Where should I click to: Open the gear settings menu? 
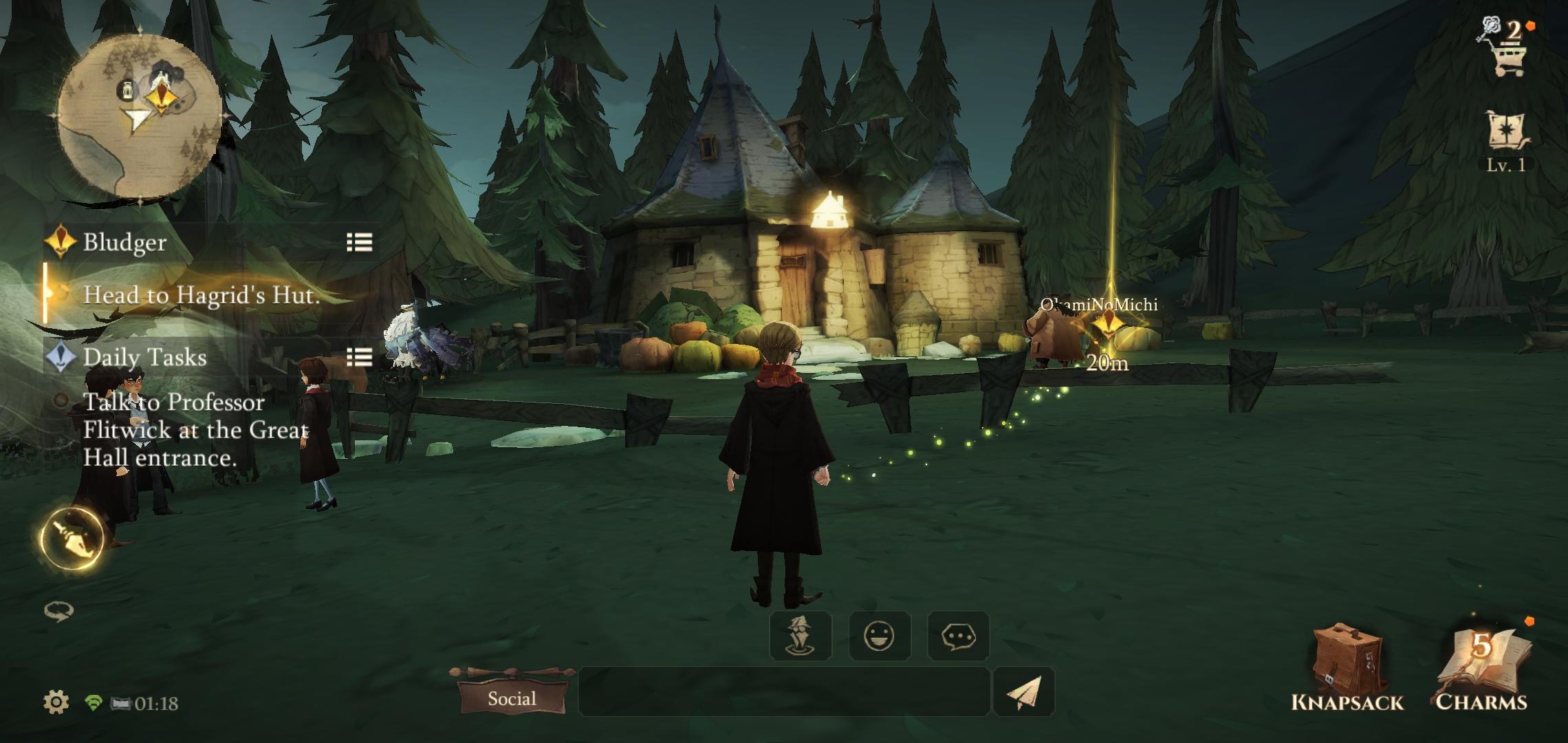tap(56, 702)
